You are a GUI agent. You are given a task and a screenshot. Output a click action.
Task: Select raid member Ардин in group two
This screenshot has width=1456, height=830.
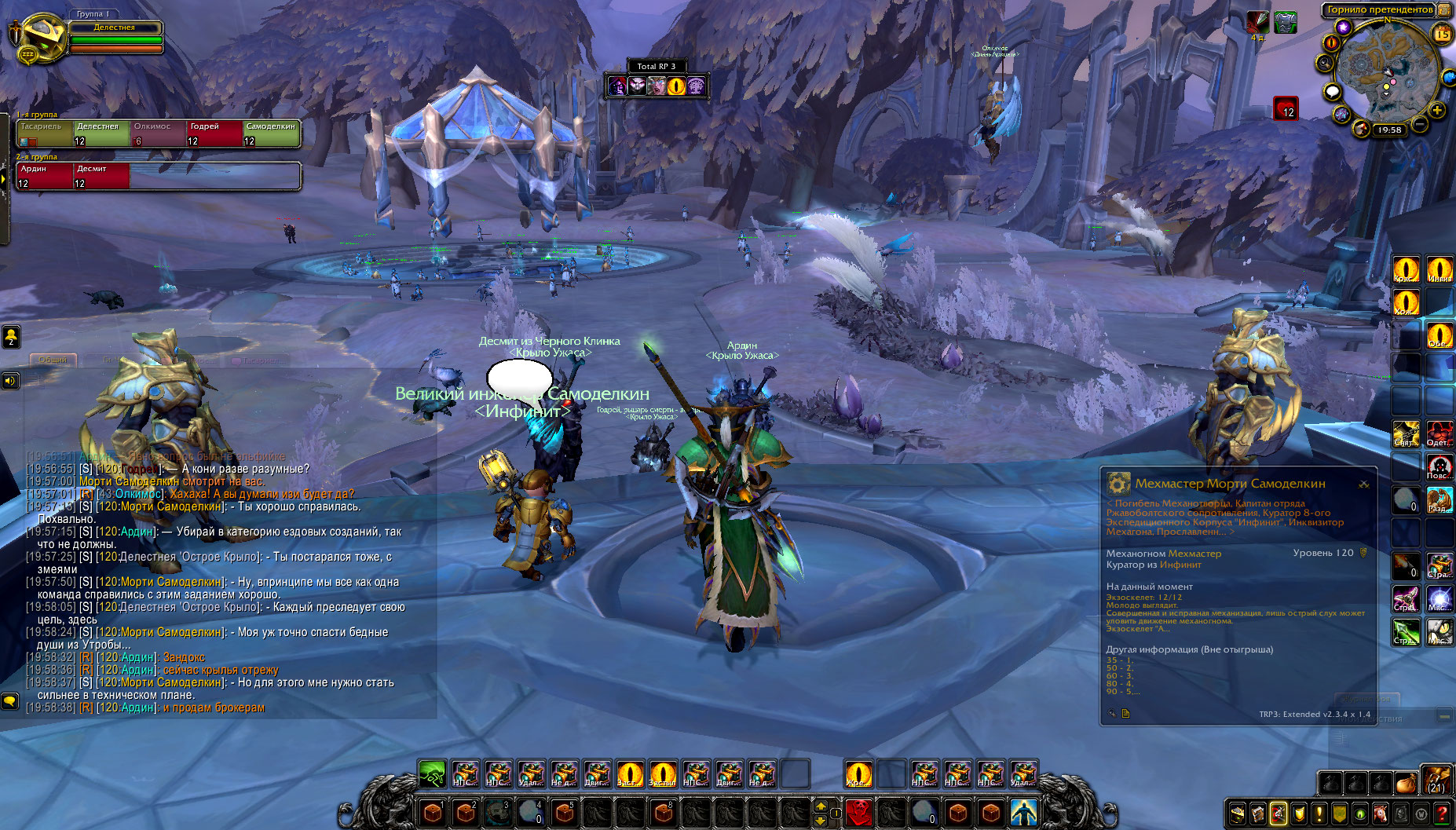(x=45, y=176)
